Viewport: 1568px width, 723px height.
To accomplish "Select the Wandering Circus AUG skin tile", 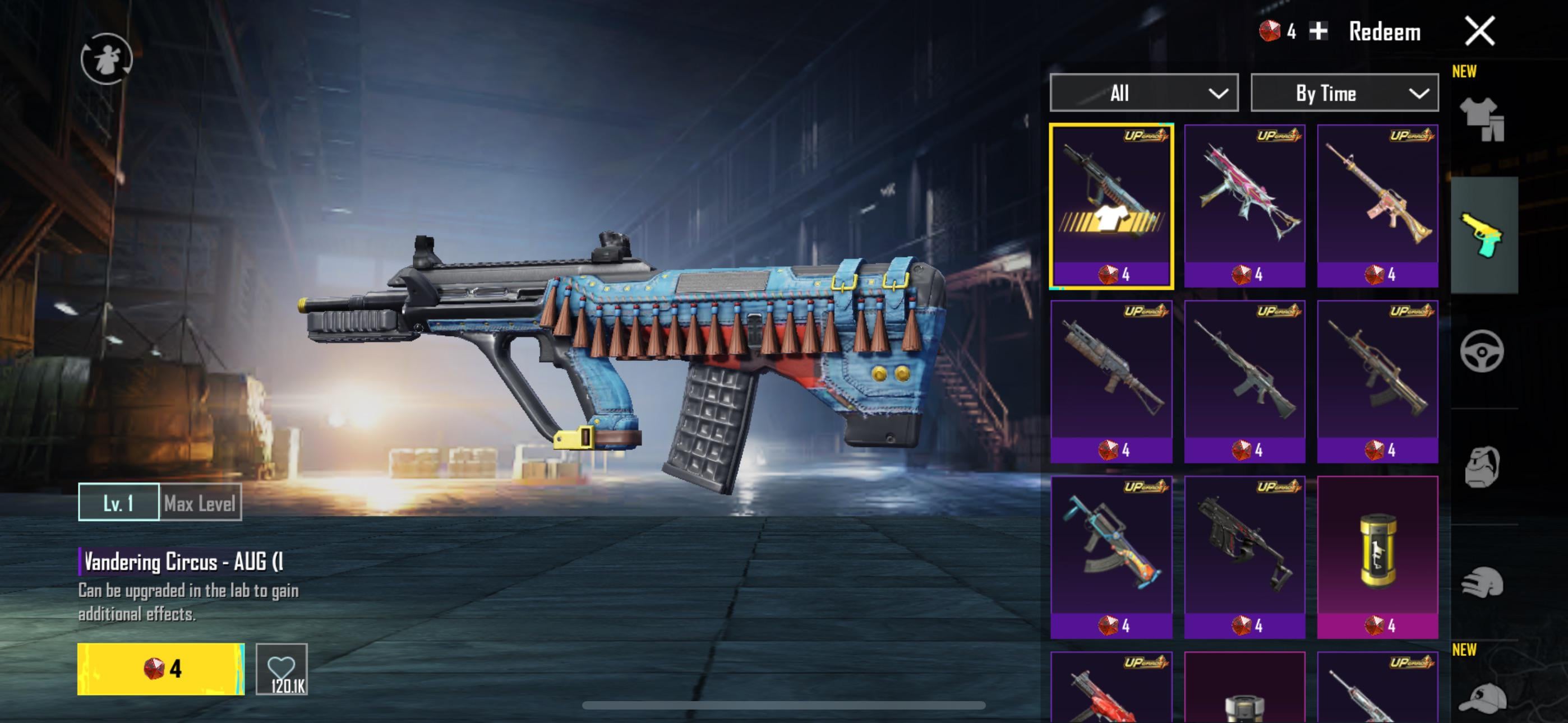I will (x=1112, y=206).
